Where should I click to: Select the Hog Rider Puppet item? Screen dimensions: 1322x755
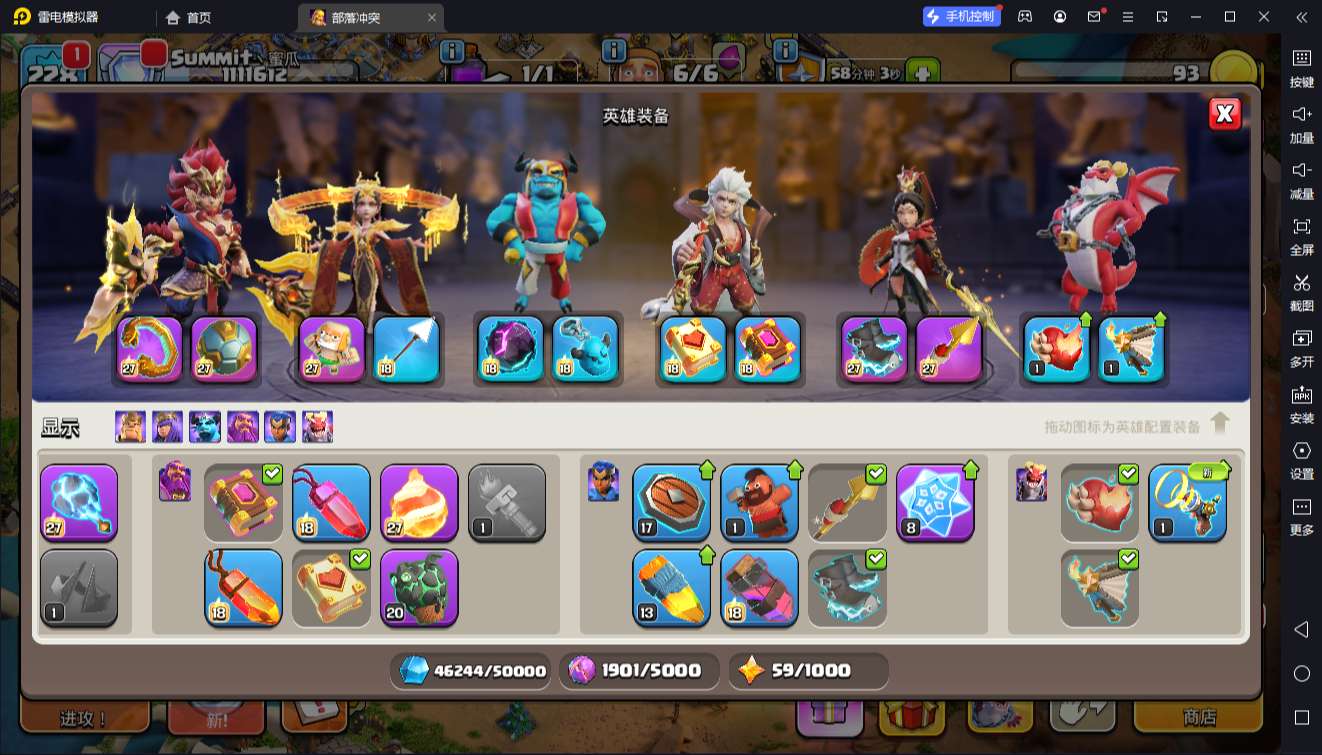pyautogui.click(x=759, y=502)
